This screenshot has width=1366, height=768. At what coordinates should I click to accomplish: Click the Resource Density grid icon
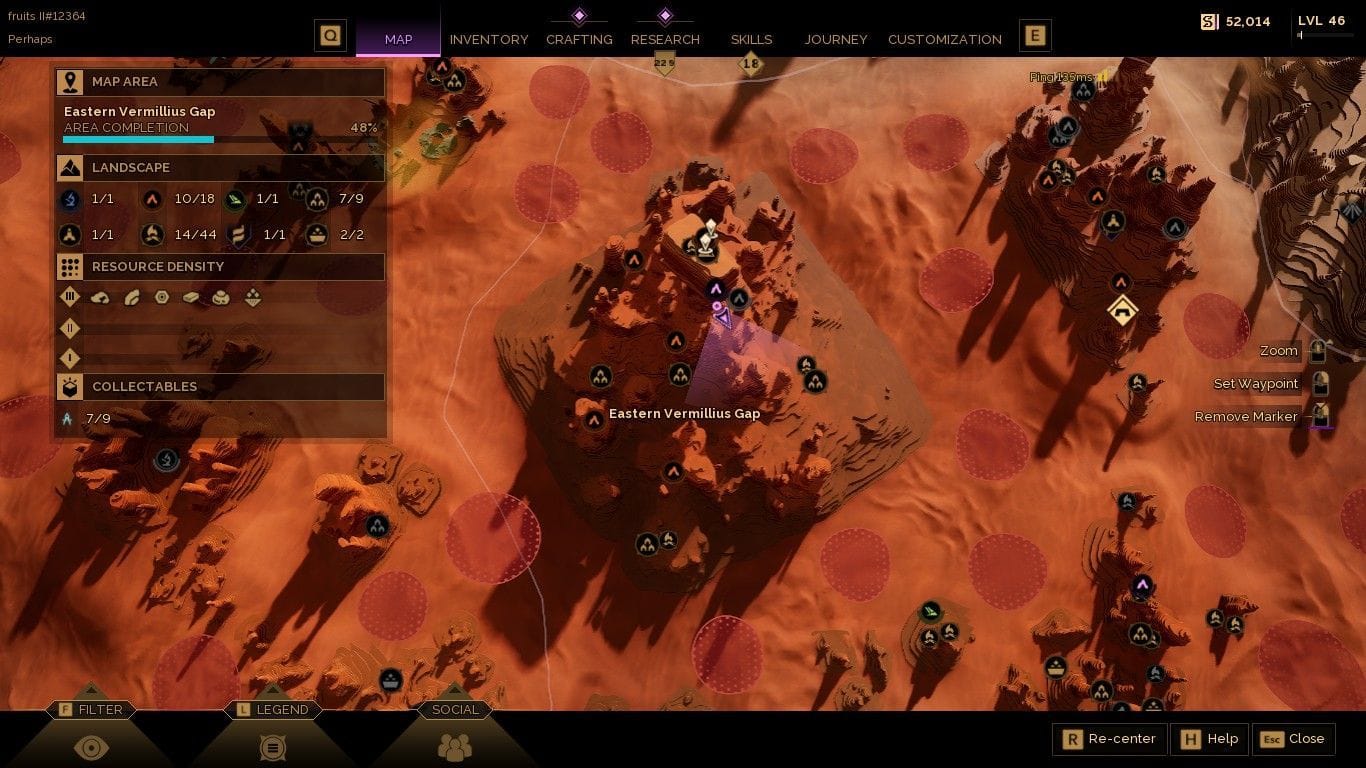[69, 266]
